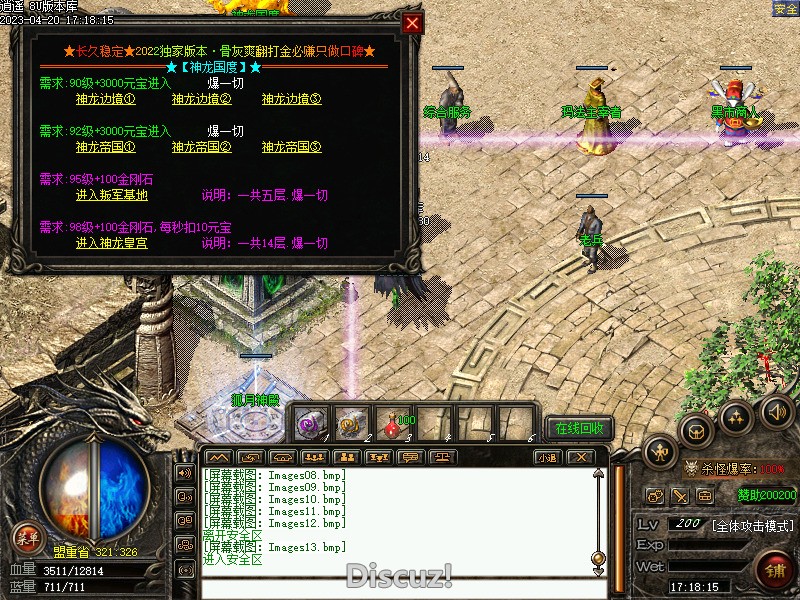This screenshot has height=600, width=800.
Task: Close the chat window with X button
Action: click(580, 457)
